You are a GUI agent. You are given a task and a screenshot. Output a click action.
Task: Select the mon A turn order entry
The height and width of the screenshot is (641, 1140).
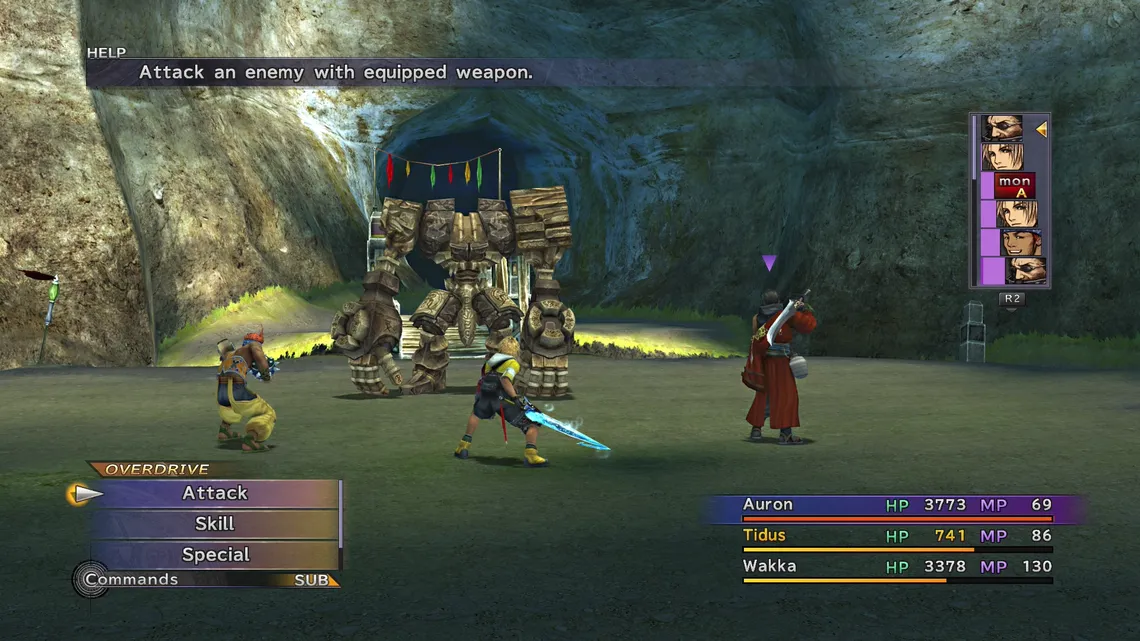(1013, 186)
